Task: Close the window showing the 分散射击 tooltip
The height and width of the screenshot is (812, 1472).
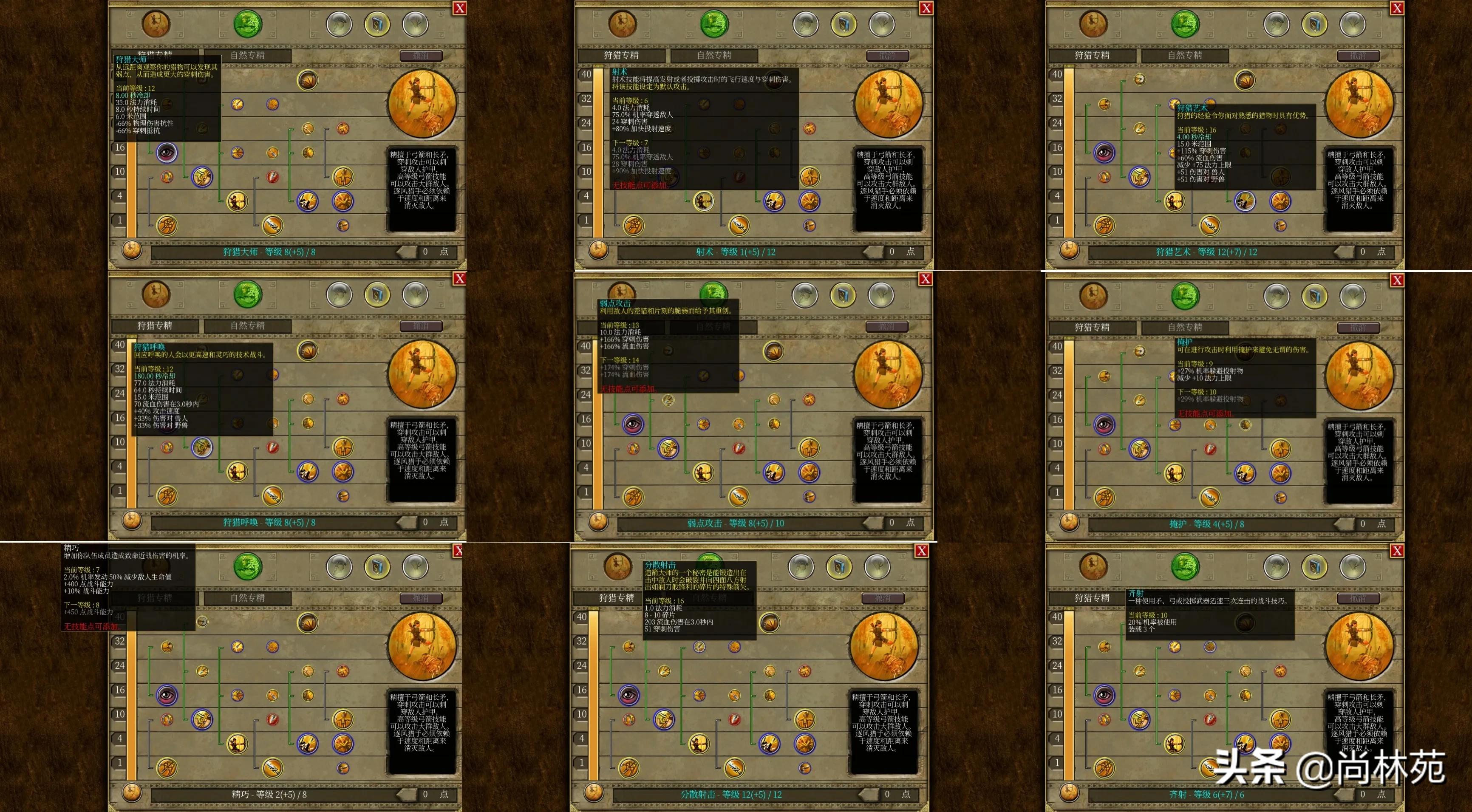Action: [922, 551]
